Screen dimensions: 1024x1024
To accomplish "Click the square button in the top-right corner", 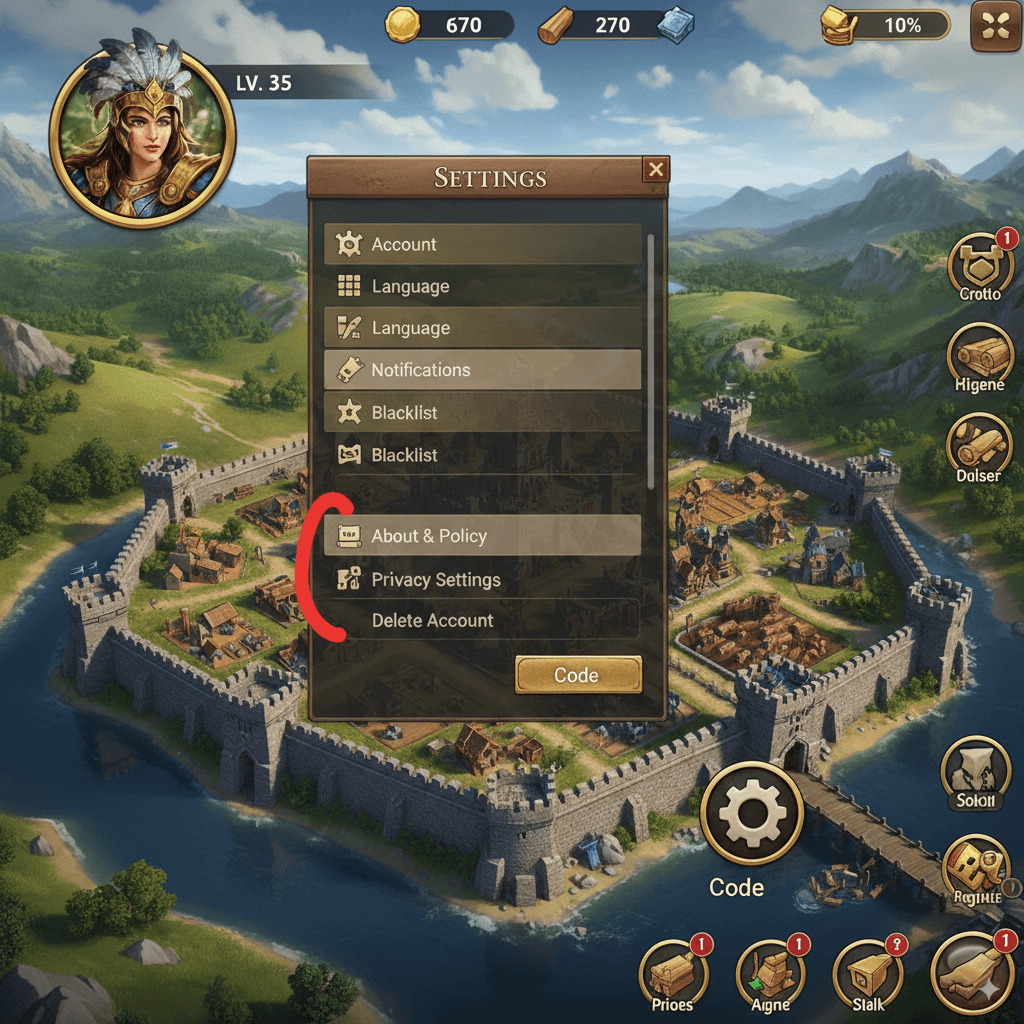I will pos(996,26).
